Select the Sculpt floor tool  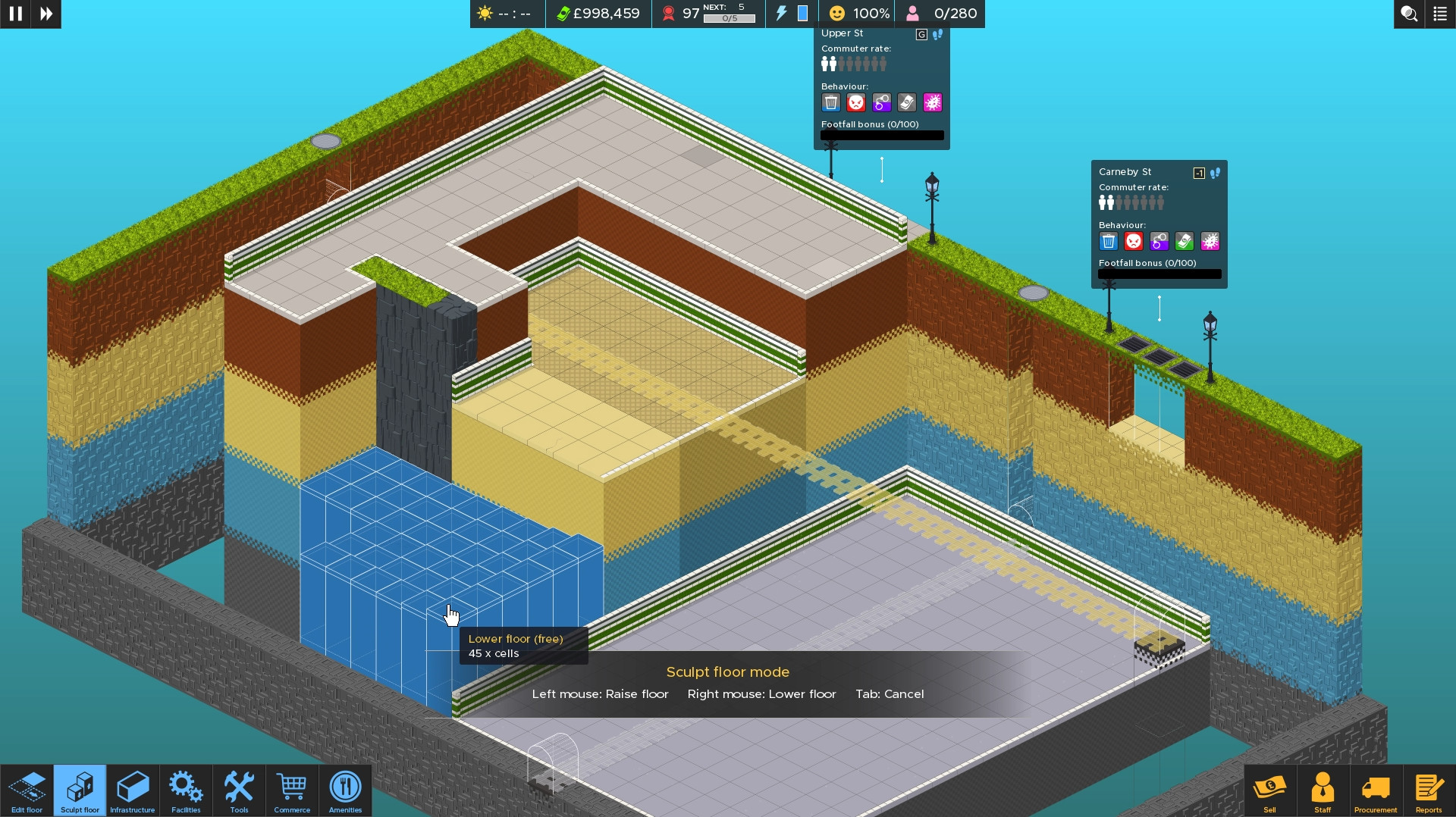pos(79,790)
